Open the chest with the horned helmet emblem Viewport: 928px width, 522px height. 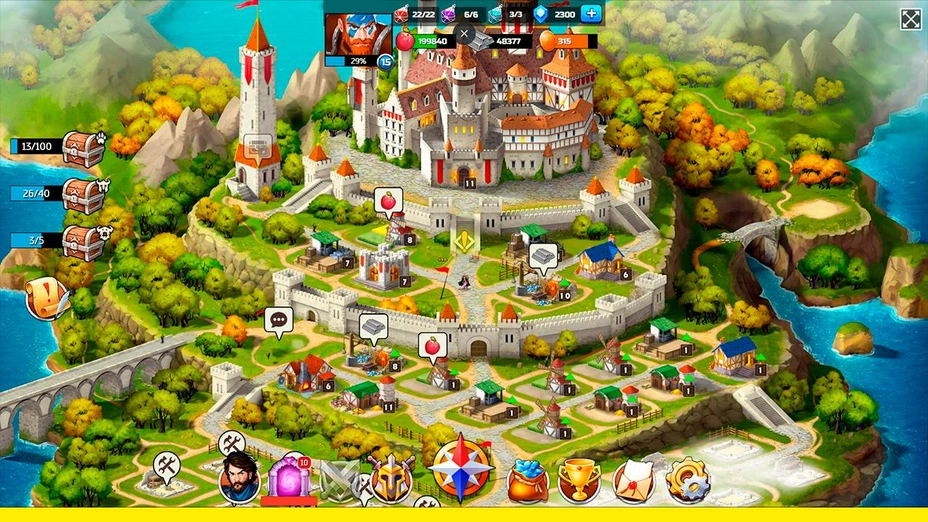tap(83, 195)
